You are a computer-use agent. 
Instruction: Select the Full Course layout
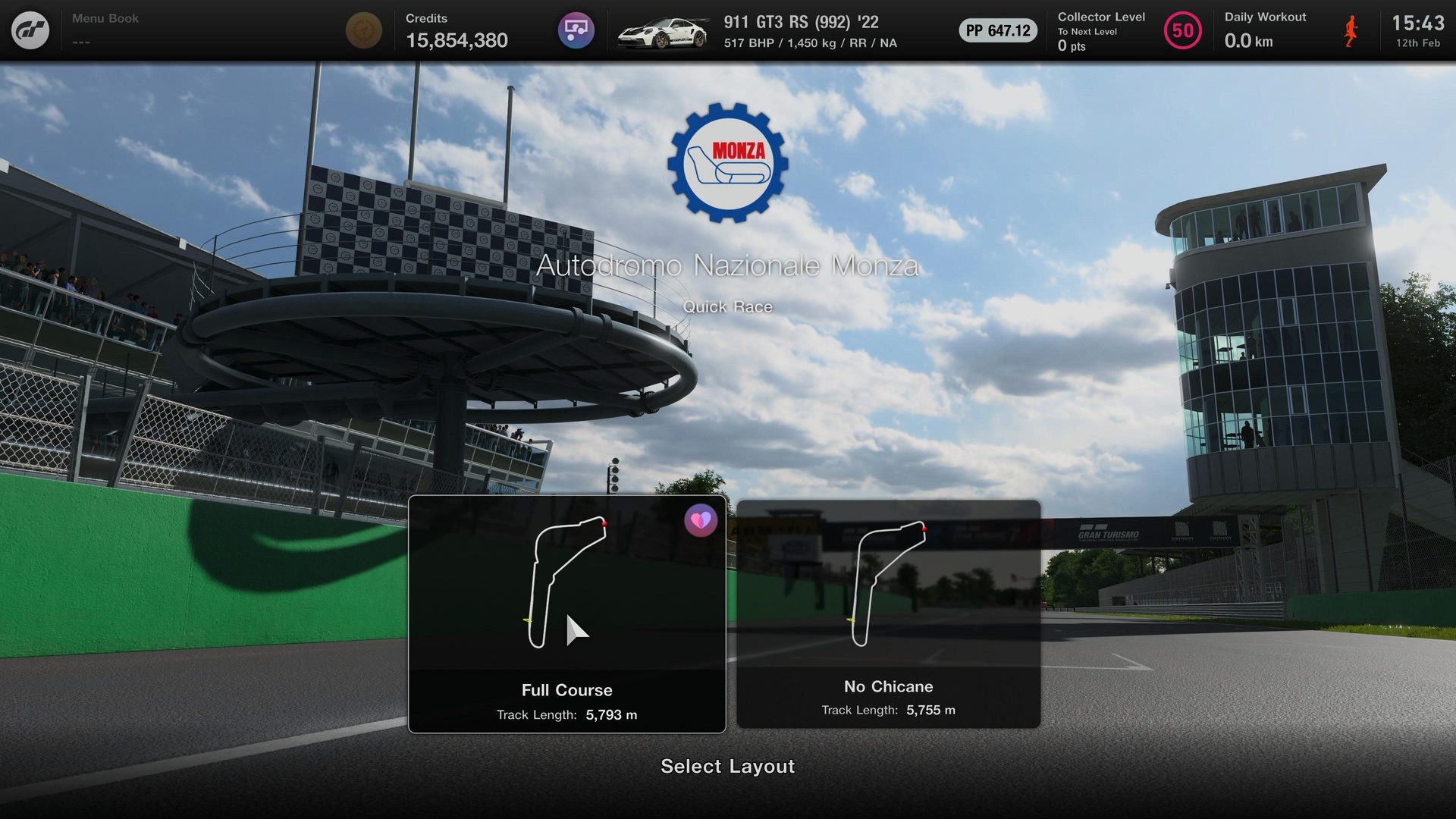[x=566, y=614]
